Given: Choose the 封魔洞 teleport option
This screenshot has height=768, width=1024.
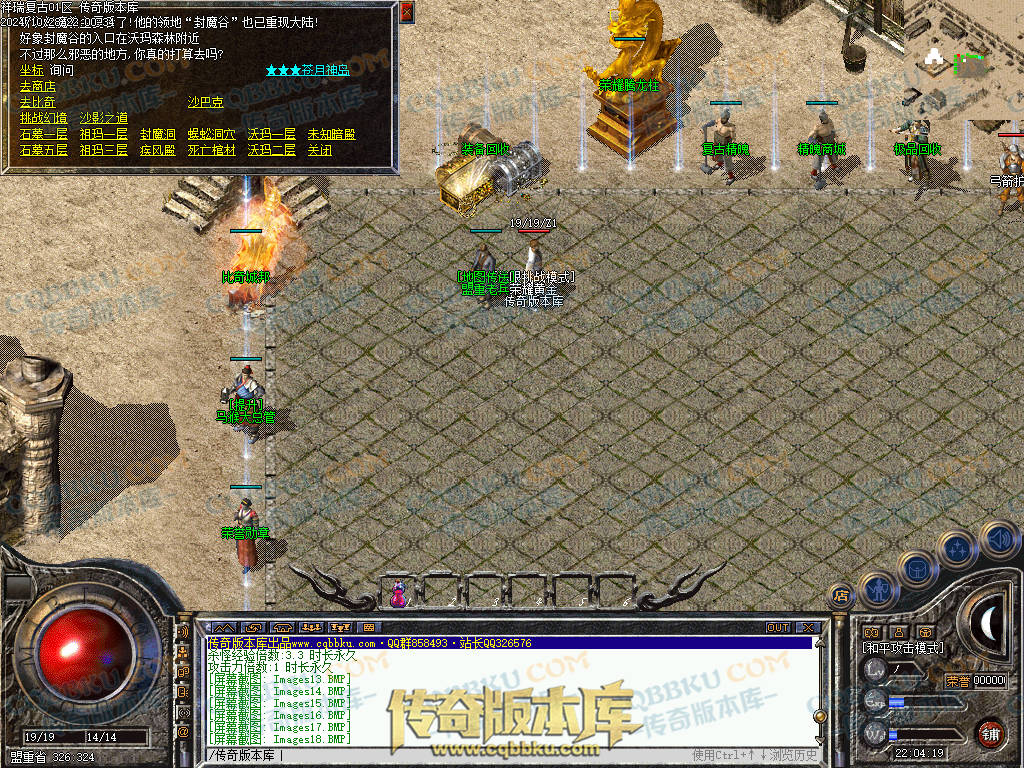Looking at the screenshot, I should pyautogui.click(x=157, y=134).
